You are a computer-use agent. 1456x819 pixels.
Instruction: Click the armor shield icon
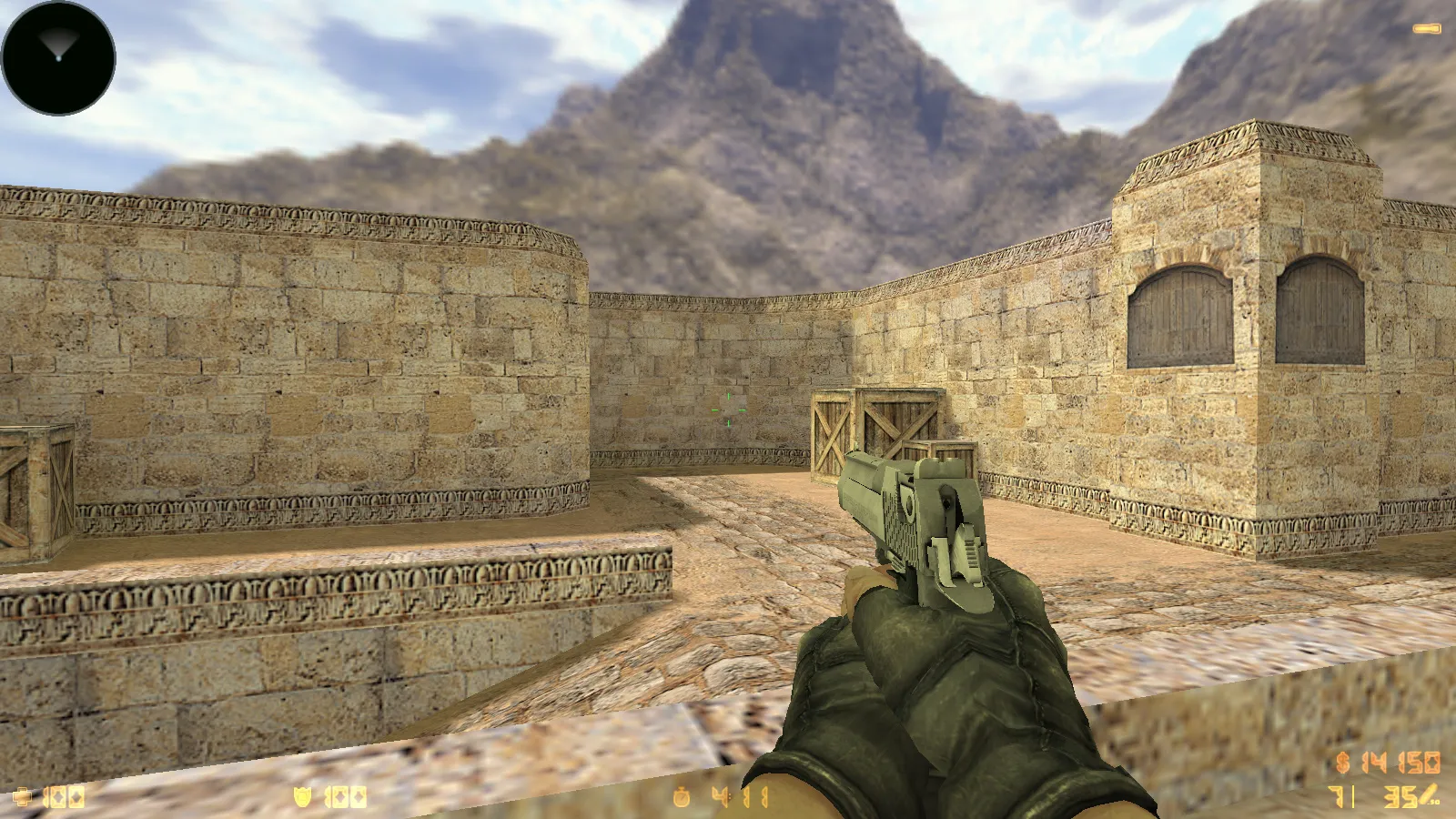303,798
